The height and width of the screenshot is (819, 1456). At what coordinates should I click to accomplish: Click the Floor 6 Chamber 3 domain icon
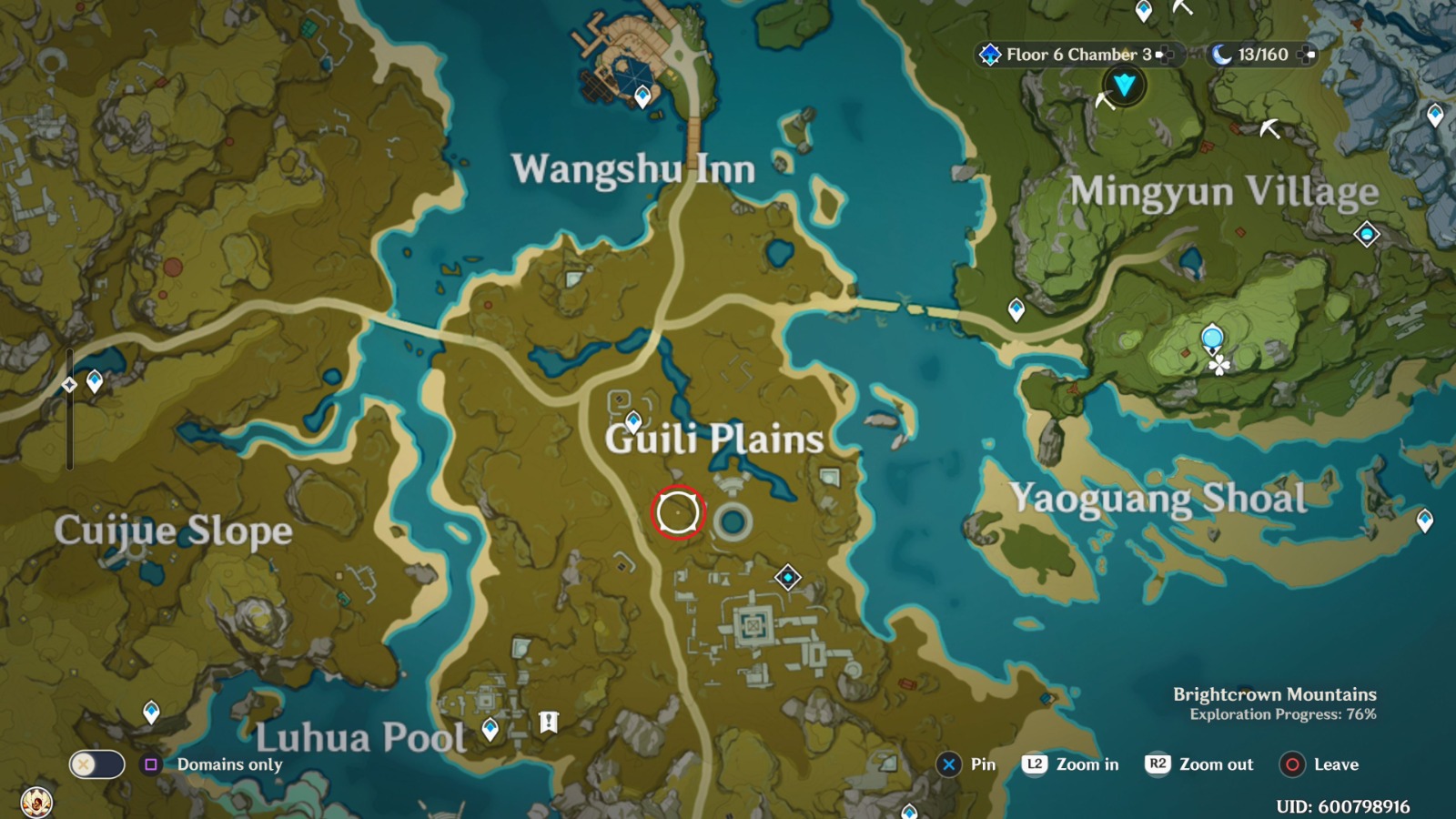pyautogui.click(x=988, y=55)
